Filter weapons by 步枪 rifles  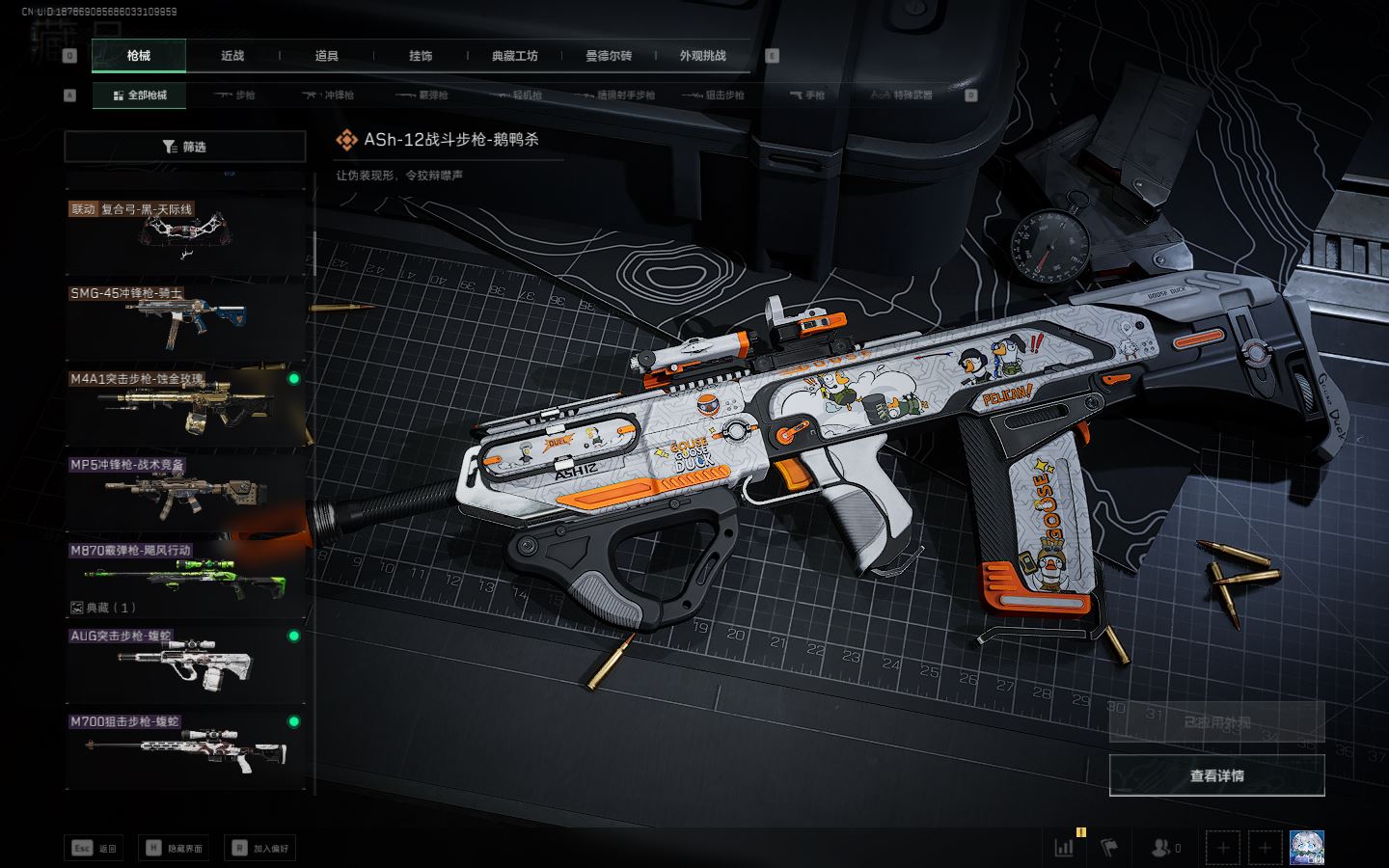(234, 95)
